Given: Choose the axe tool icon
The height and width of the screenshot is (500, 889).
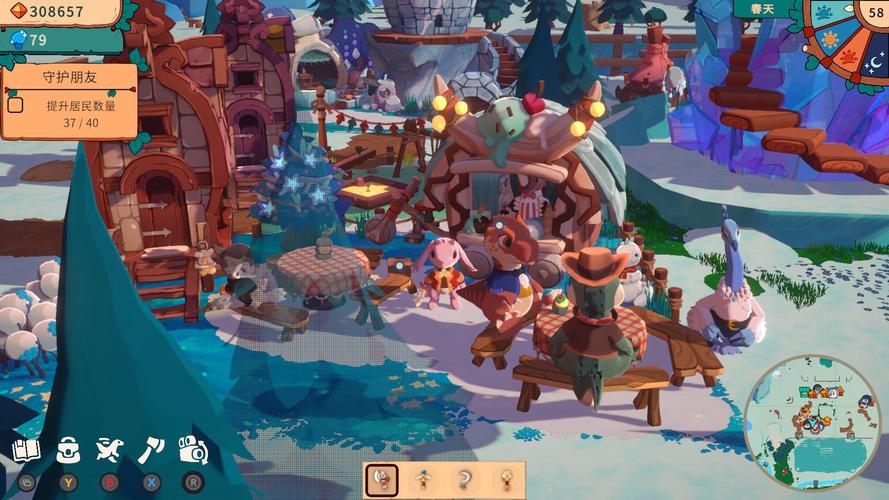Looking at the screenshot, I should (x=151, y=449).
